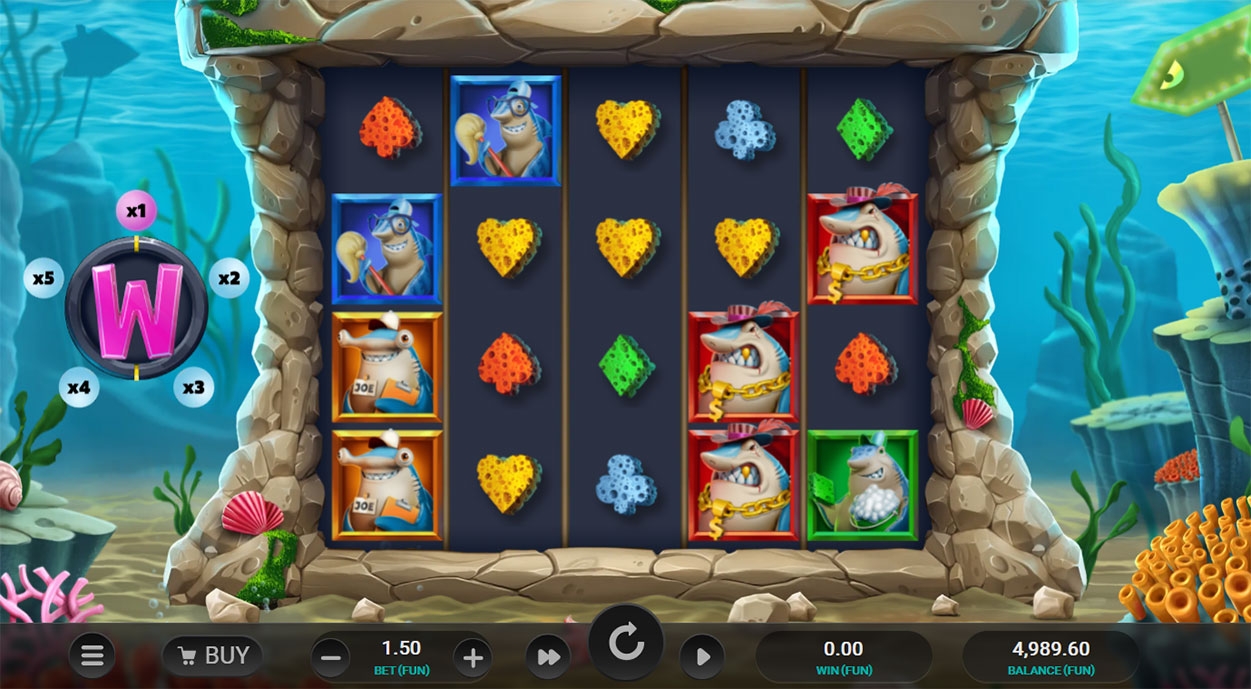Image resolution: width=1251 pixels, height=689 pixels.
Task: Increase the bet with plus button
Action: tap(473, 657)
